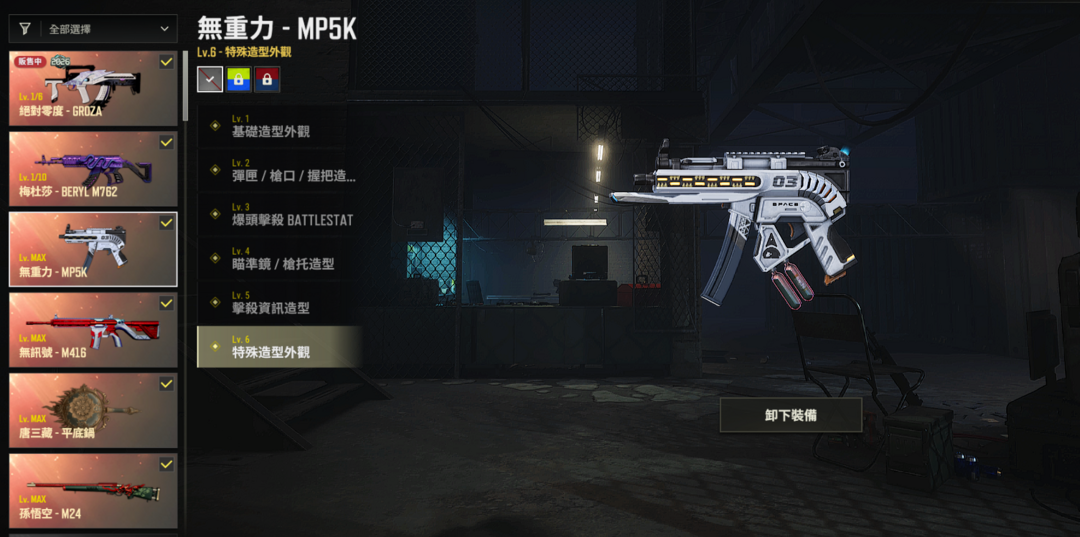Choose the Lv. 4 瞄準鏡 / 槍托造型 entry
This screenshot has width=1080, height=537.
coord(279,259)
